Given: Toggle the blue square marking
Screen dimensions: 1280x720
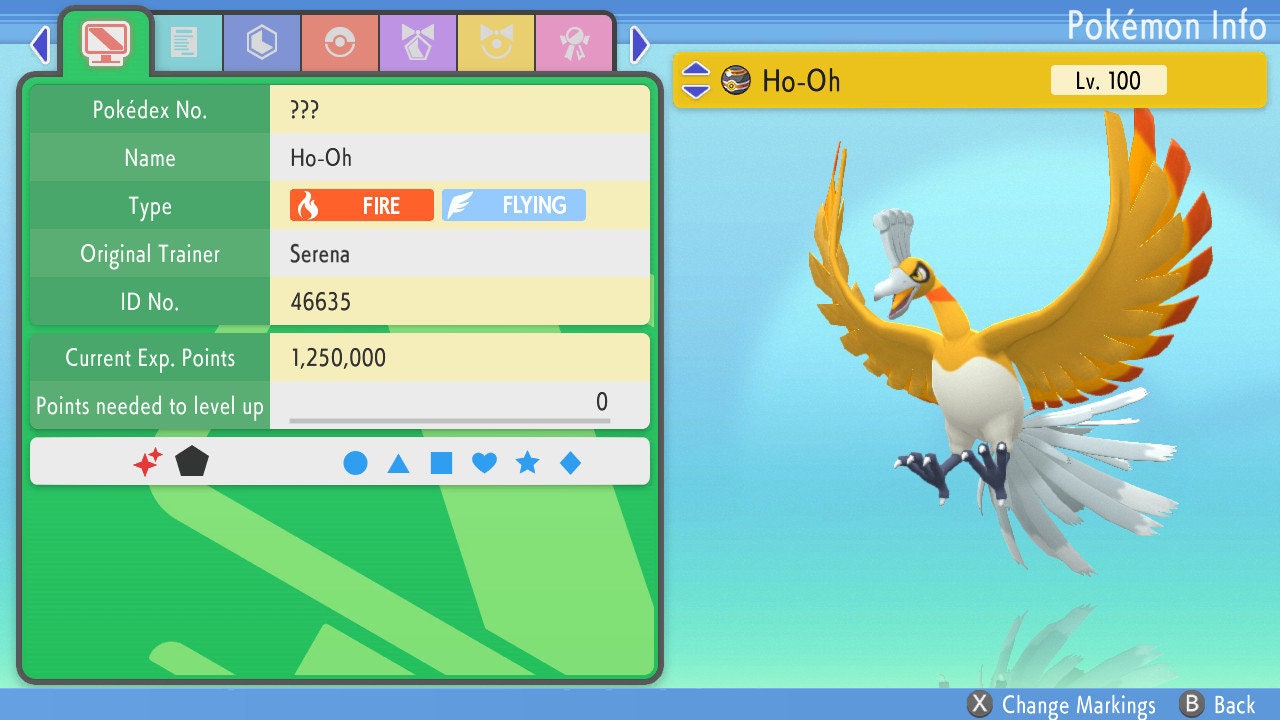Looking at the screenshot, I should 441,463.
